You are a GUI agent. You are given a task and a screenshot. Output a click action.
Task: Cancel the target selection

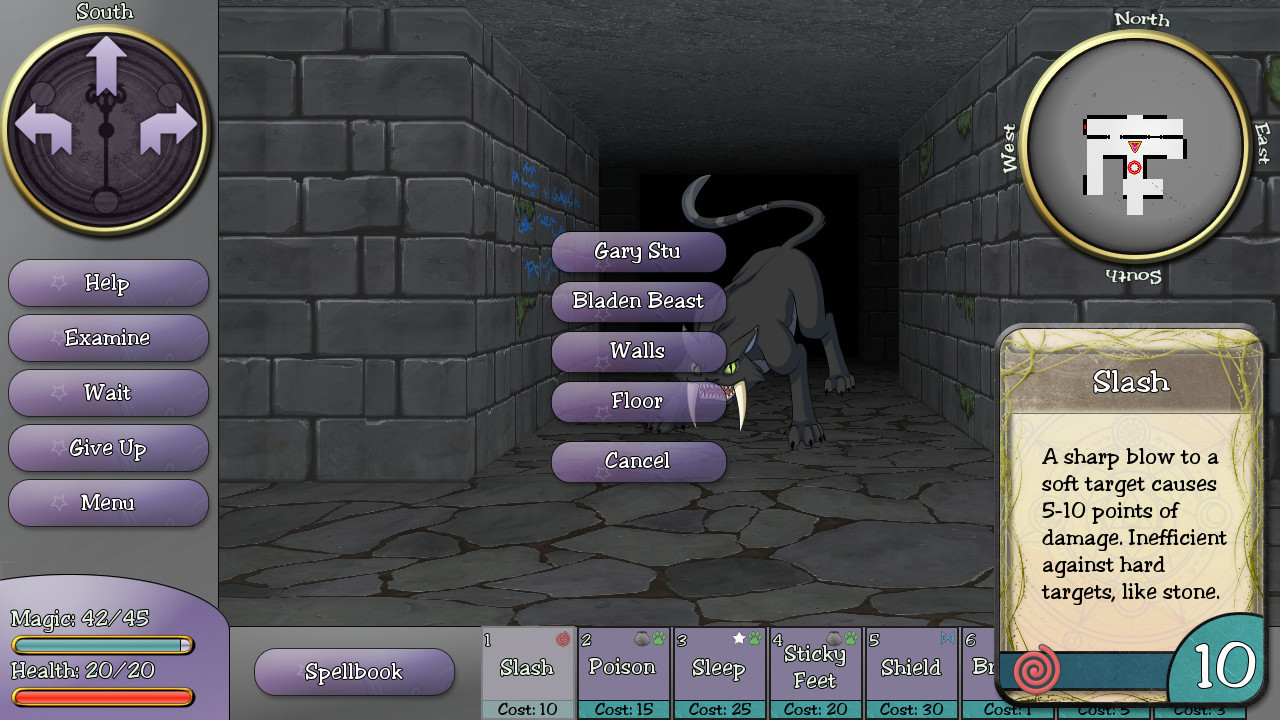[639, 461]
